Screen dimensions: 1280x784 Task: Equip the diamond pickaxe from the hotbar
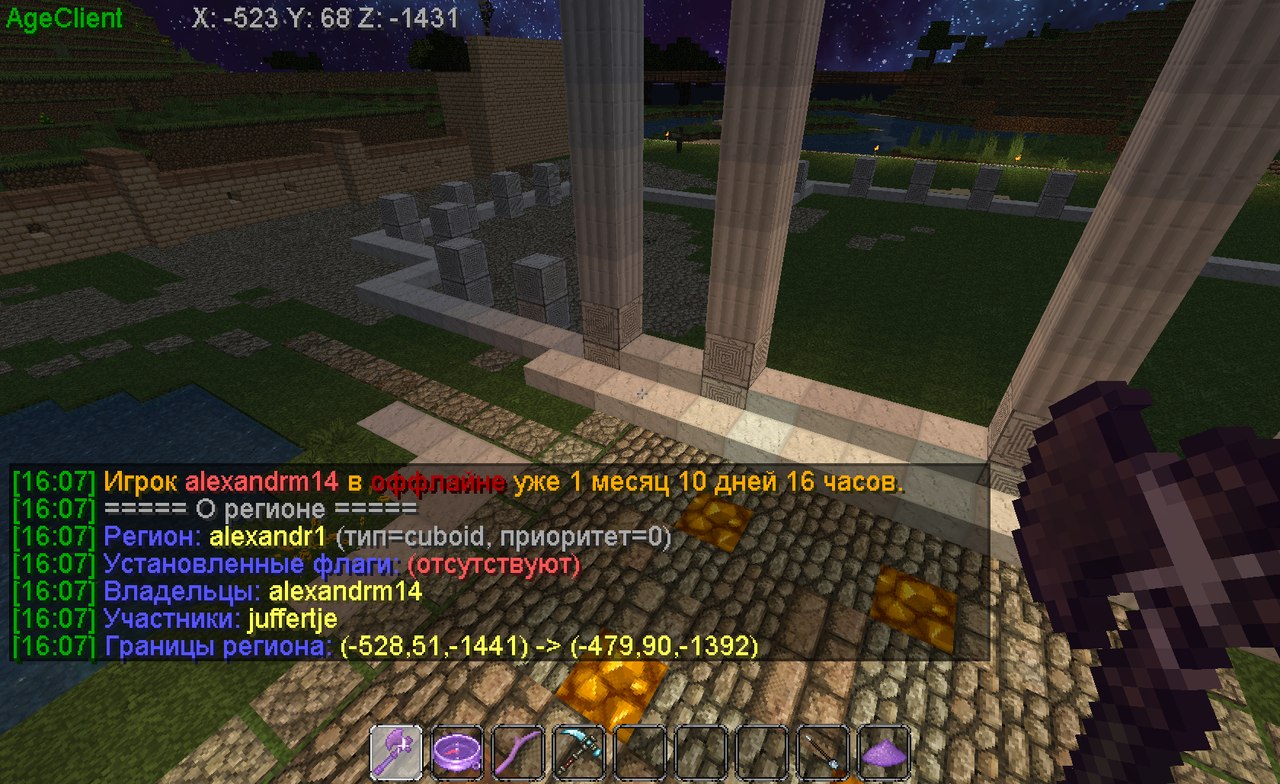point(578,752)
